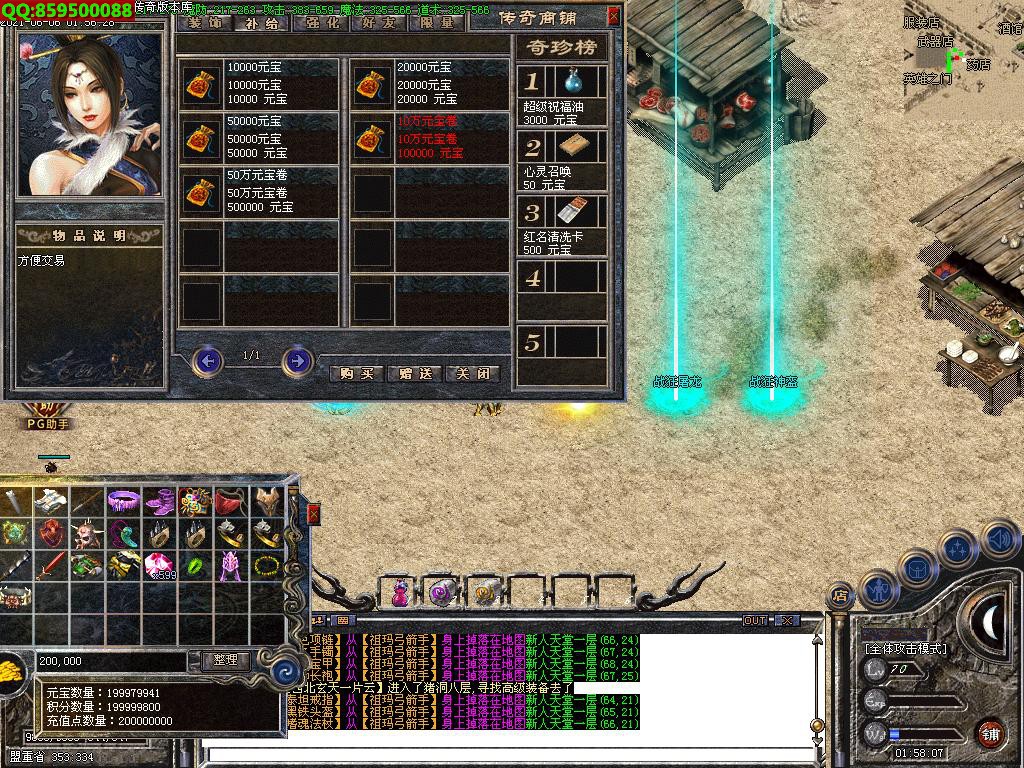Switch to the 装饰 shop tab
Screen dimensions: 1024x768
click(205, 22)
